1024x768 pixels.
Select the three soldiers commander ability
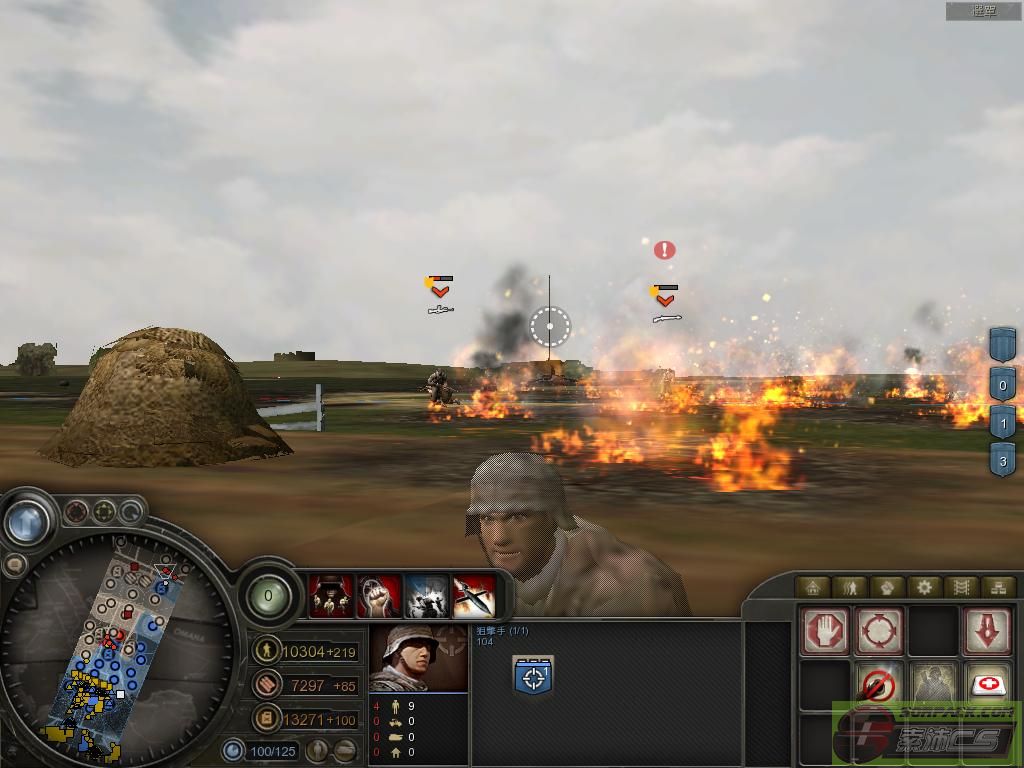[x=331, y=596]
